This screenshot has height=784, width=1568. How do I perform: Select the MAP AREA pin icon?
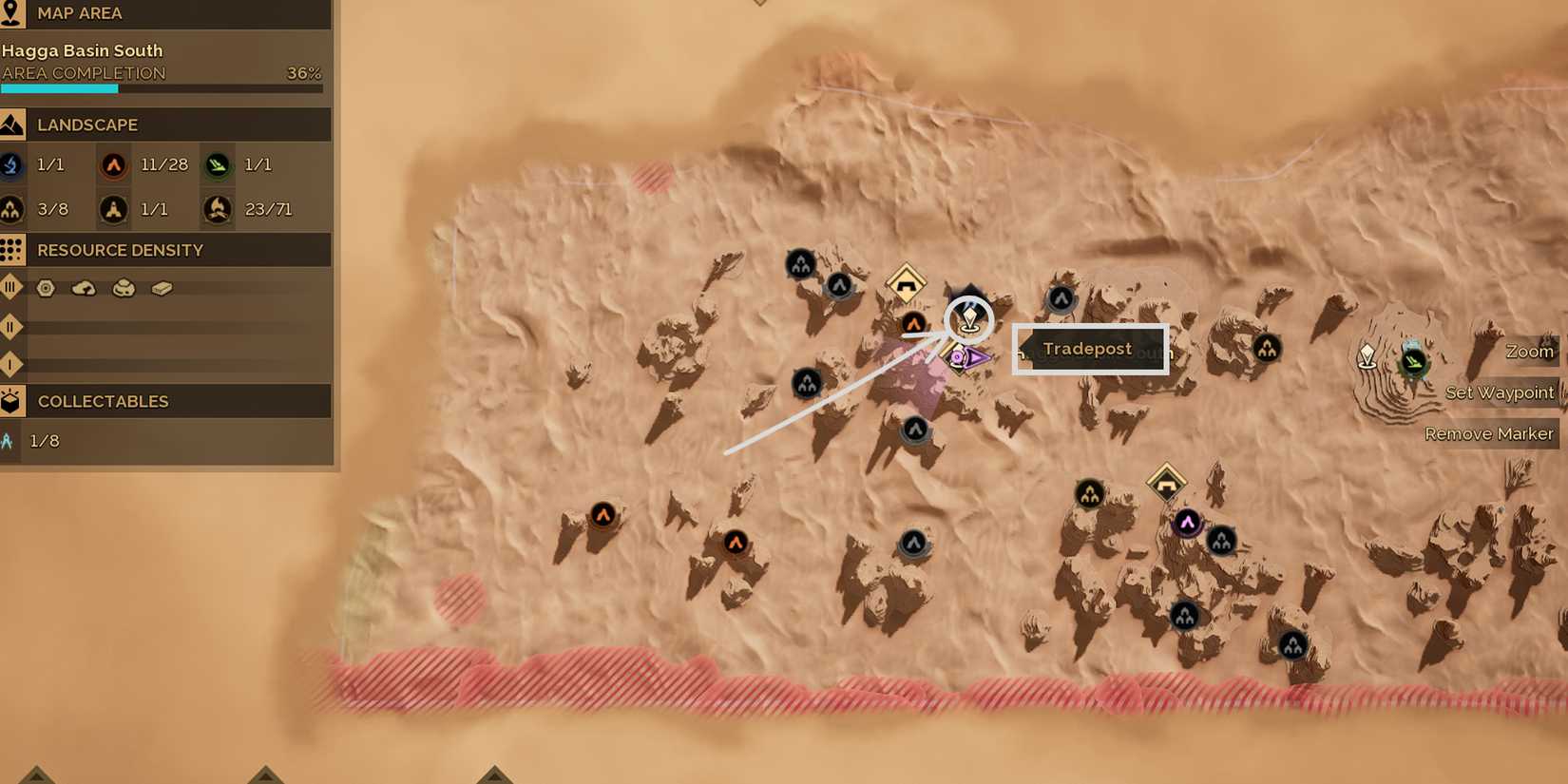[13, 13]
